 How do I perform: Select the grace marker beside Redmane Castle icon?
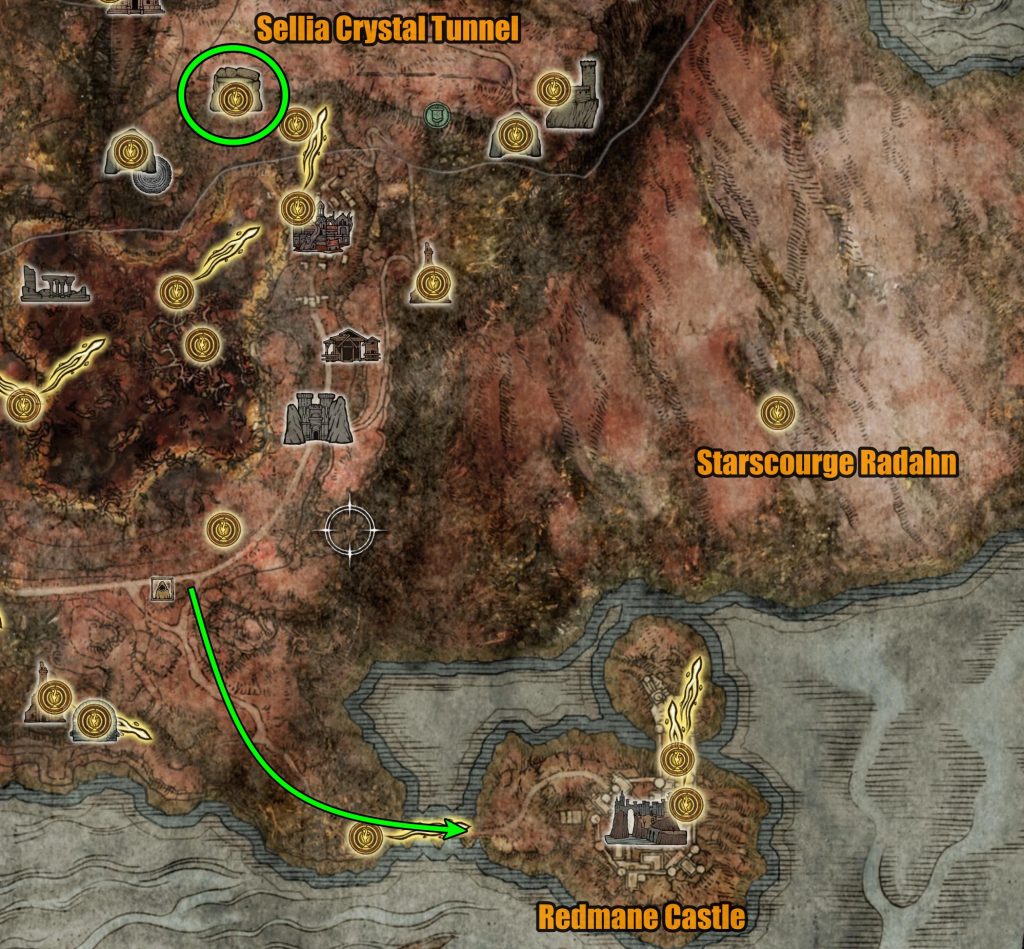684,802
